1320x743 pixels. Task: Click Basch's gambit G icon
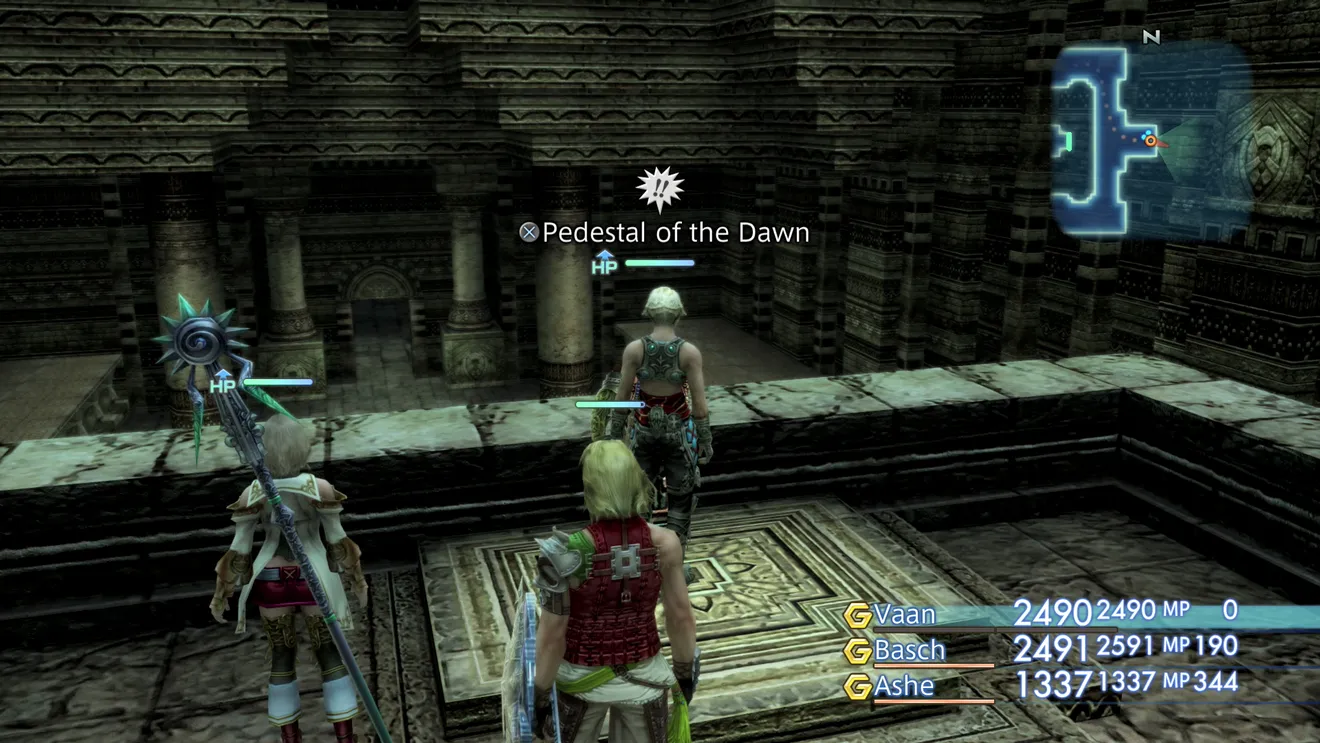(x=857, y=651)
